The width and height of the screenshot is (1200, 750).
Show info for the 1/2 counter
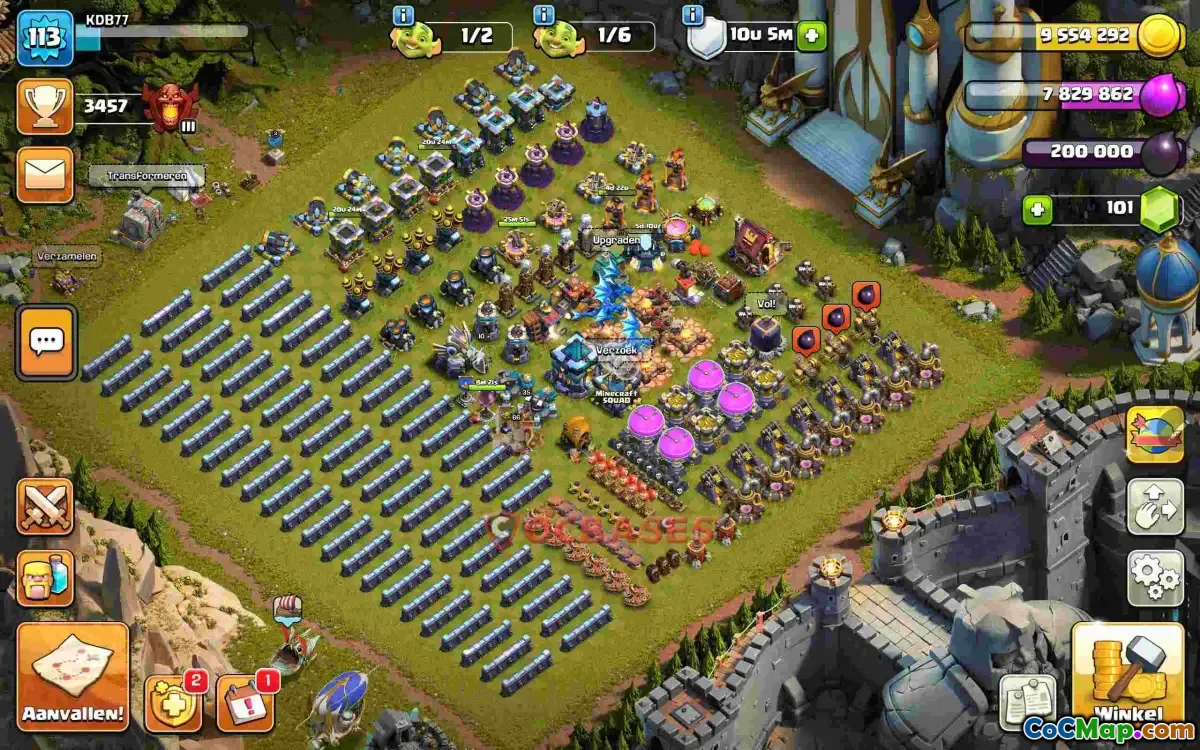[403, 15]
